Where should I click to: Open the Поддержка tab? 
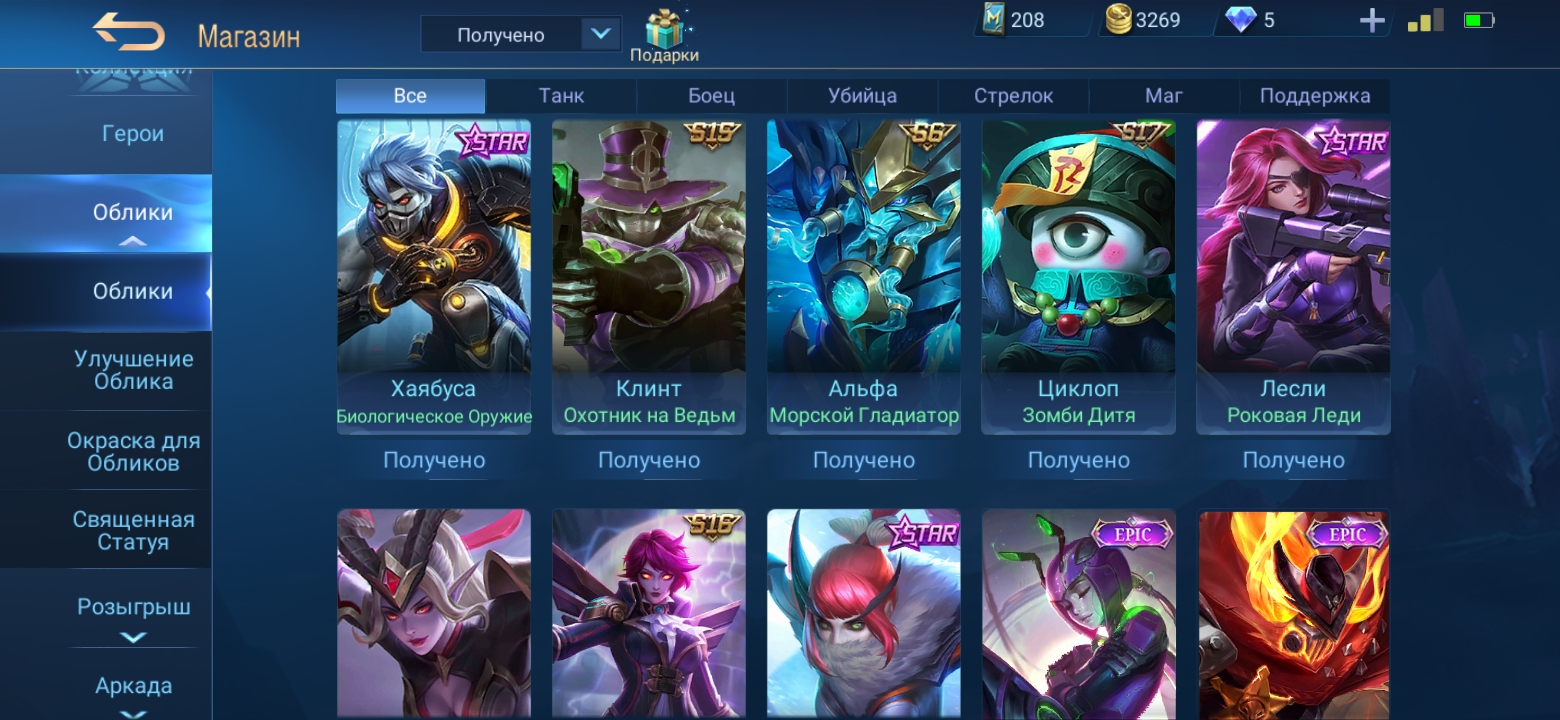(x=1314, y=96)
